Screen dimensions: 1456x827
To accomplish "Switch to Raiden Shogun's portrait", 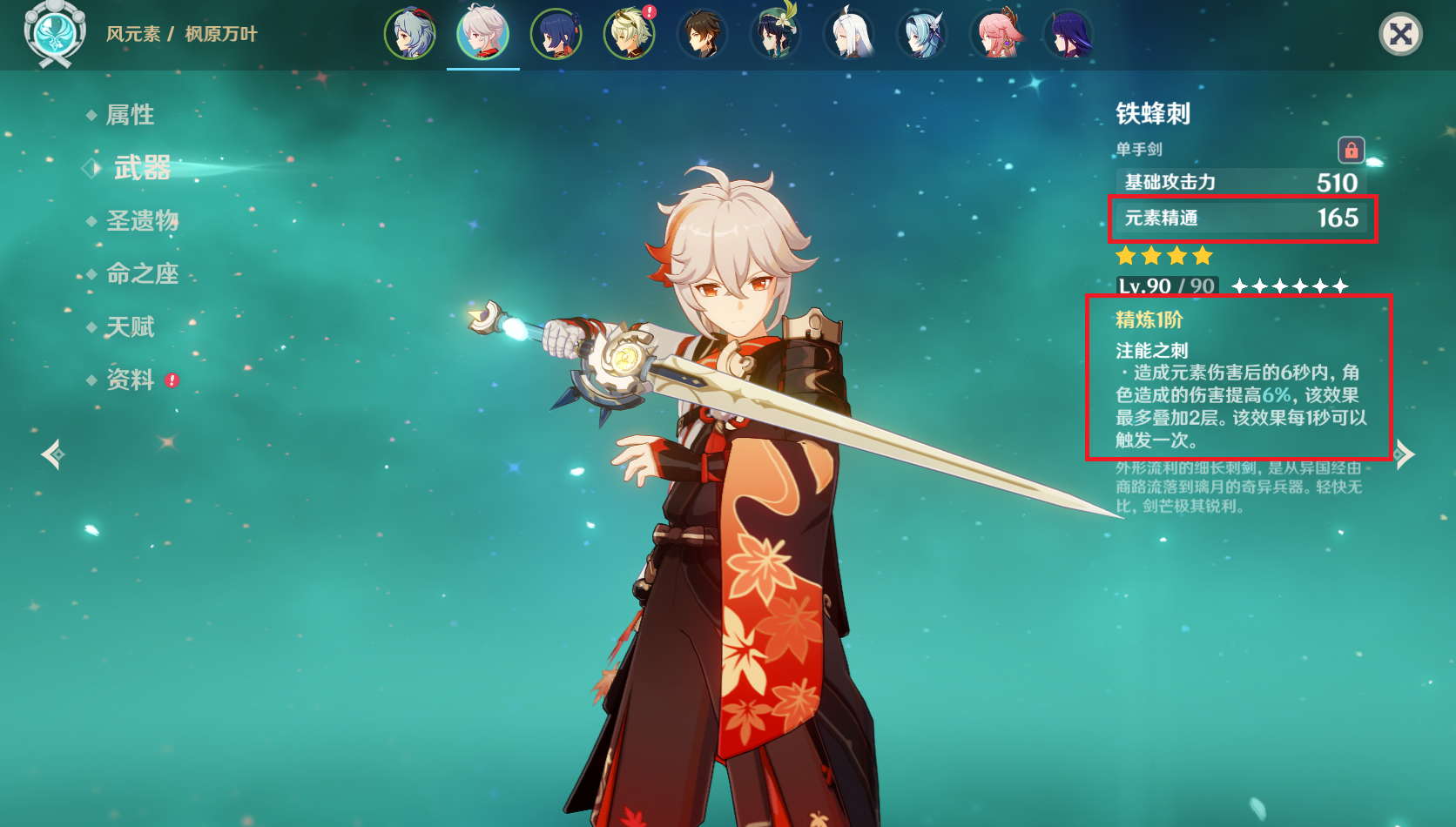I will click(1068, 35).
